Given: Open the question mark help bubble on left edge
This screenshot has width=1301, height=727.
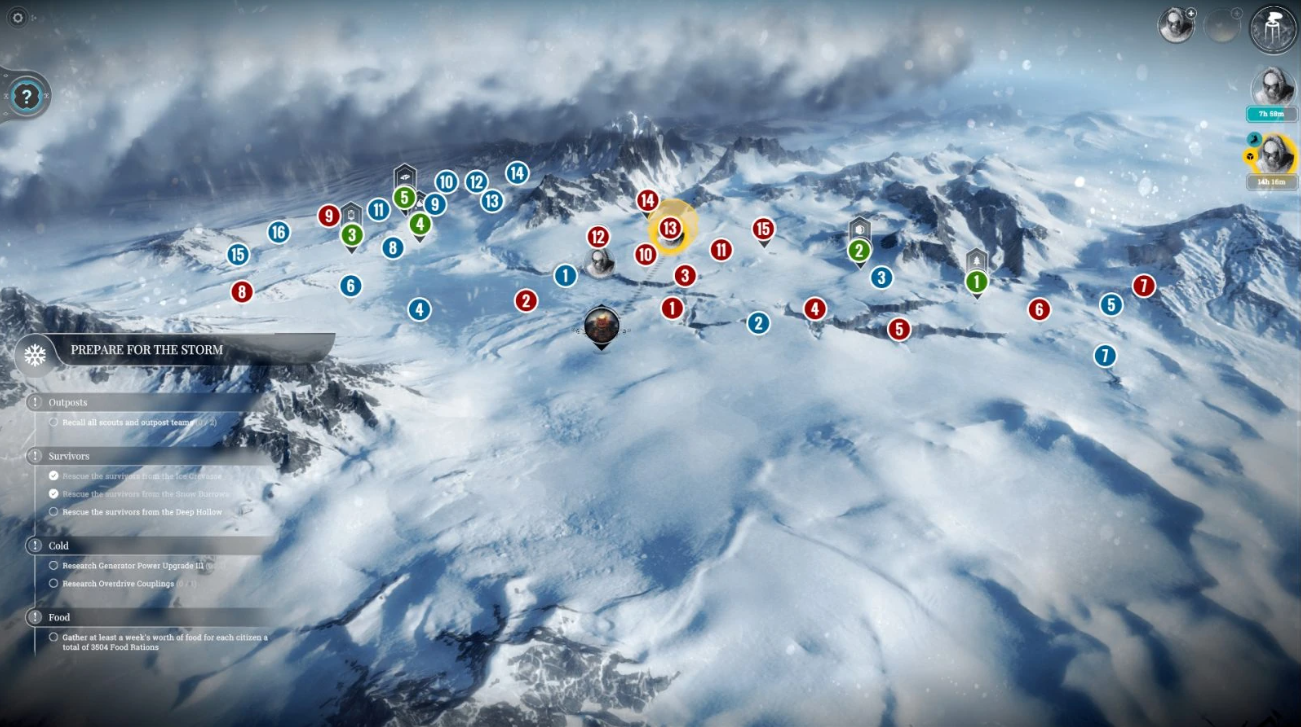Looking at the screenshot, I should 25,97.
